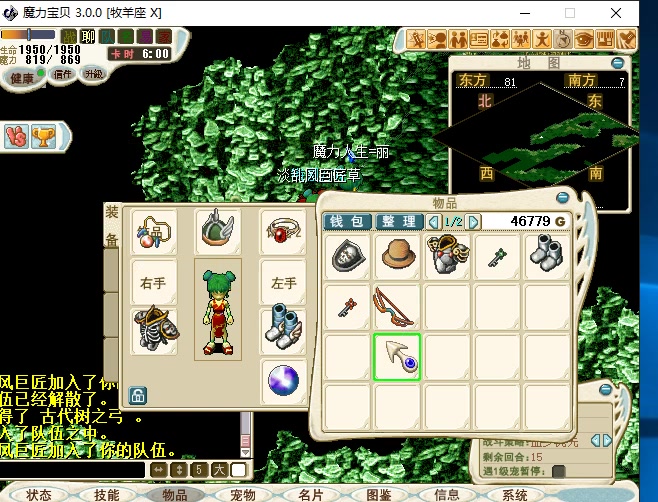Select the bow item in inventory

399,307
